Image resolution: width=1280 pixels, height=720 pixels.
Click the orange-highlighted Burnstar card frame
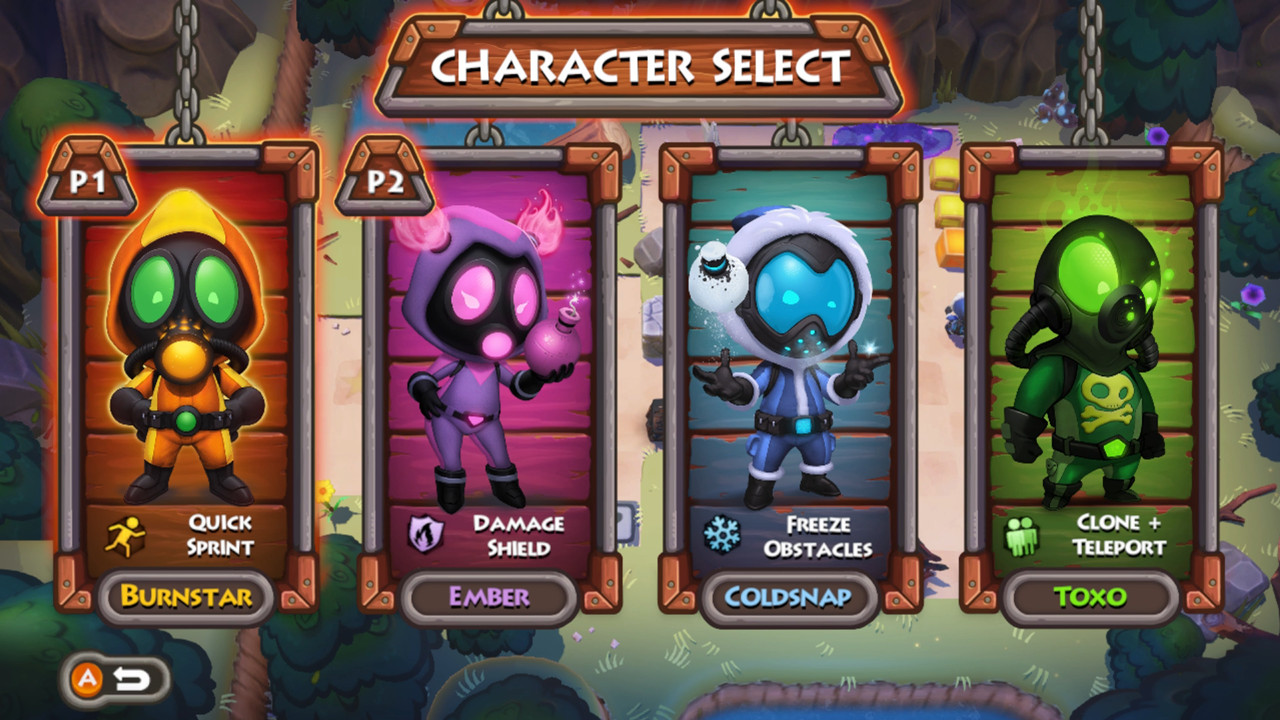187,380
